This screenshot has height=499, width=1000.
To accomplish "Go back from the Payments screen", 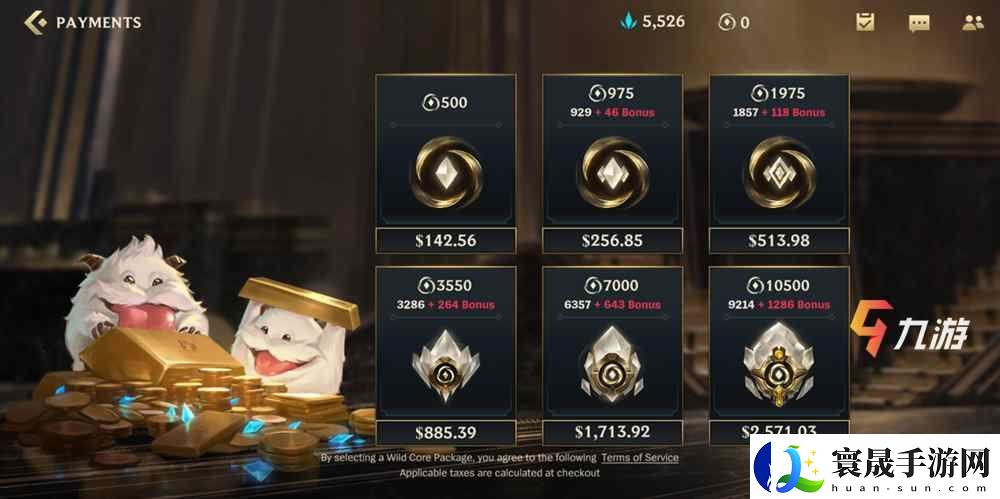I will point(36,22).
